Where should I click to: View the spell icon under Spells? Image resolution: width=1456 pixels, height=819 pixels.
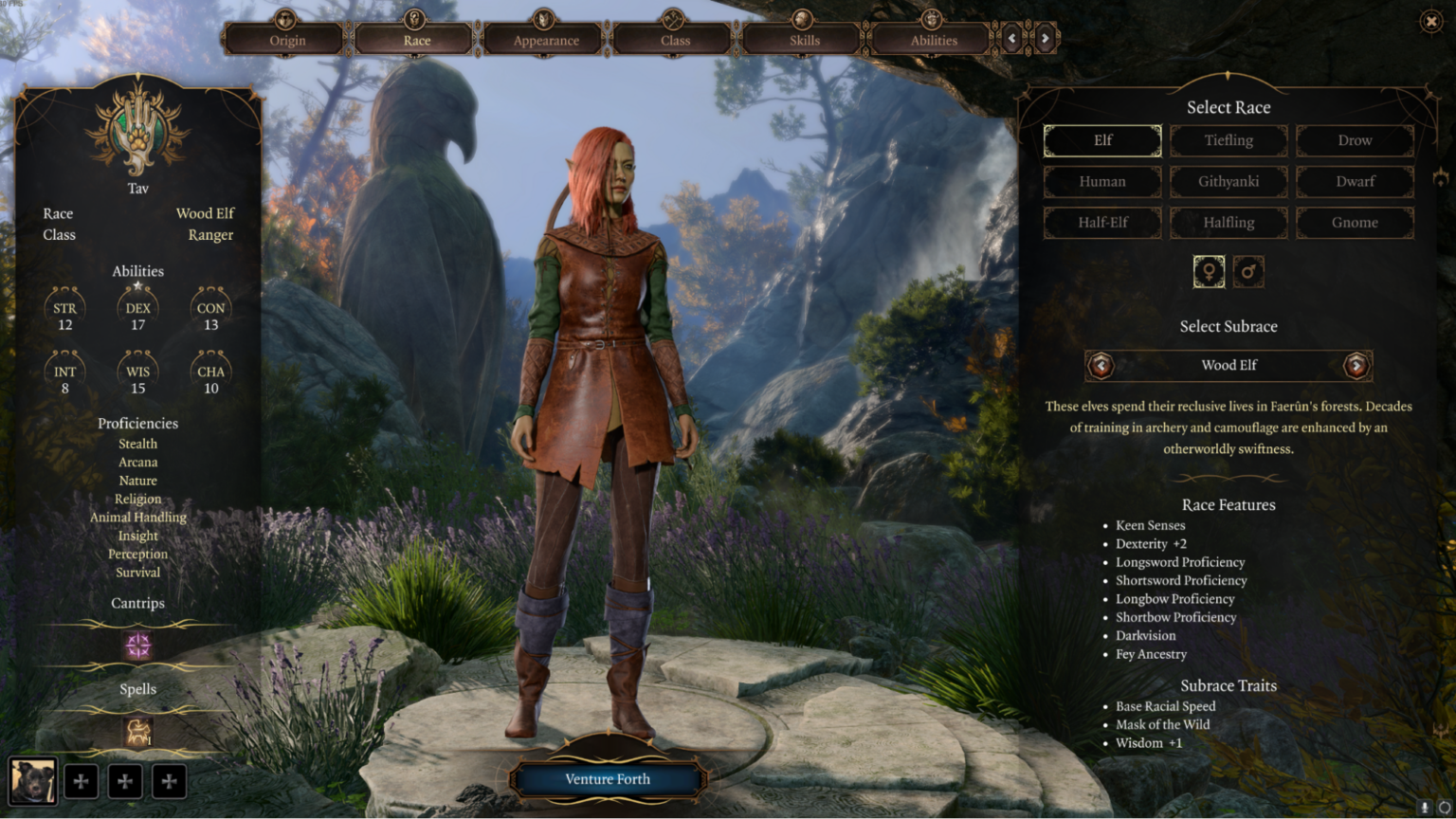137,731
